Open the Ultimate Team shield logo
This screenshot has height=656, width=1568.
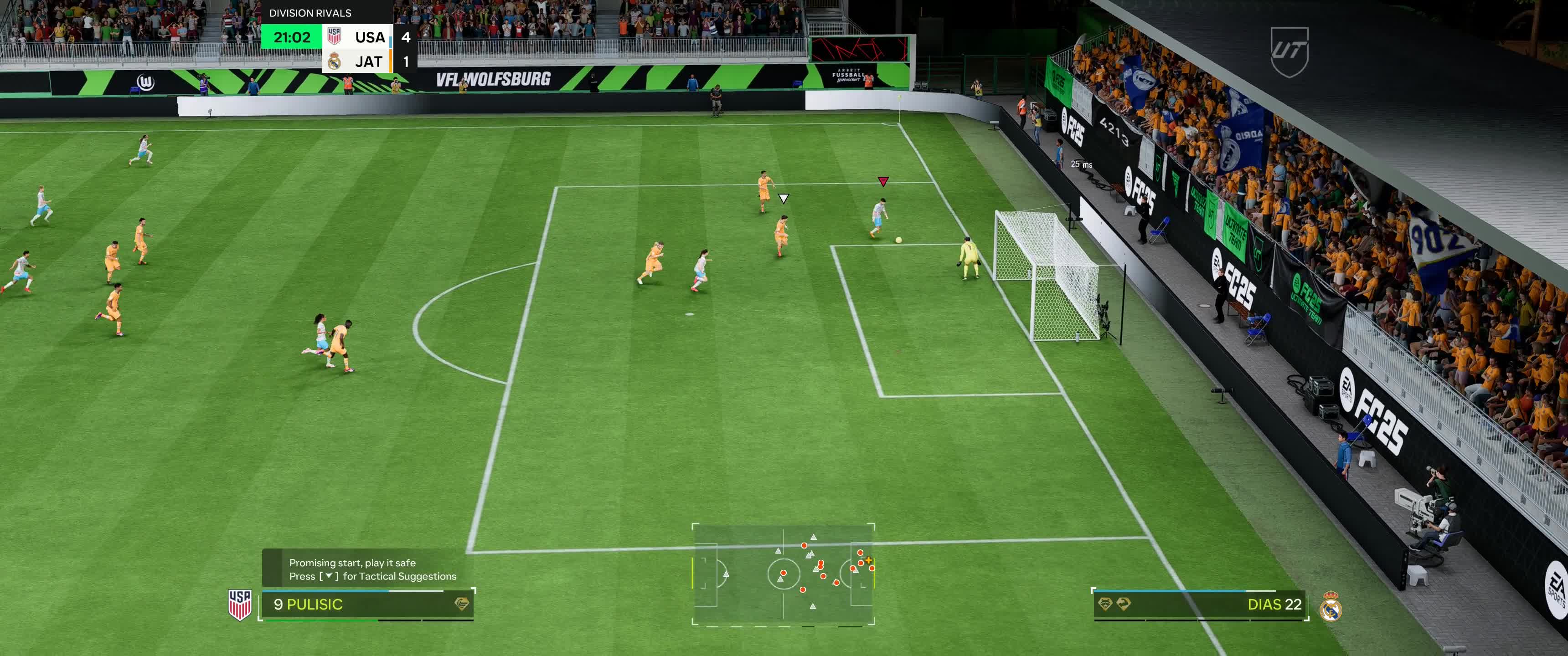1289,52
